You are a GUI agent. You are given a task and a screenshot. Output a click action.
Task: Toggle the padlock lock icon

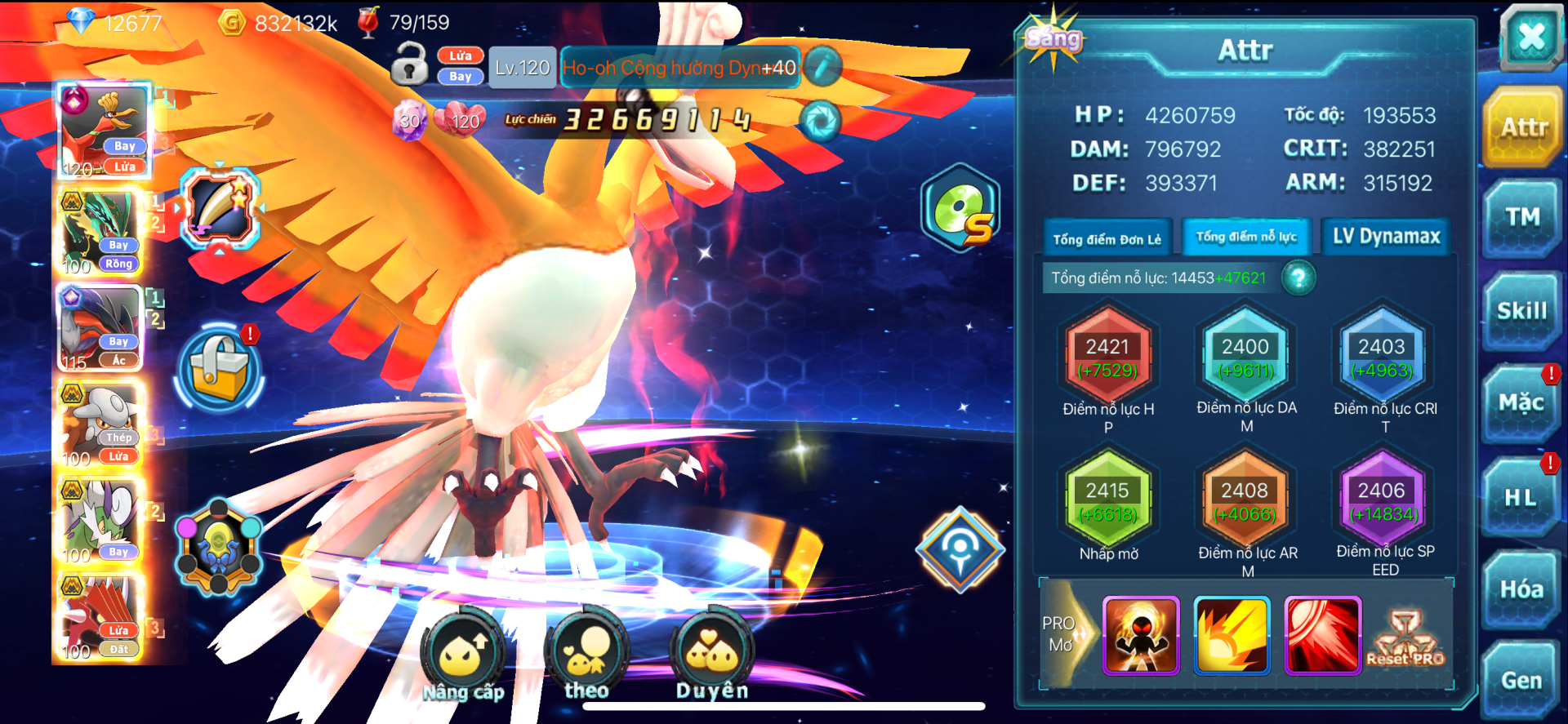coord(409,64)
